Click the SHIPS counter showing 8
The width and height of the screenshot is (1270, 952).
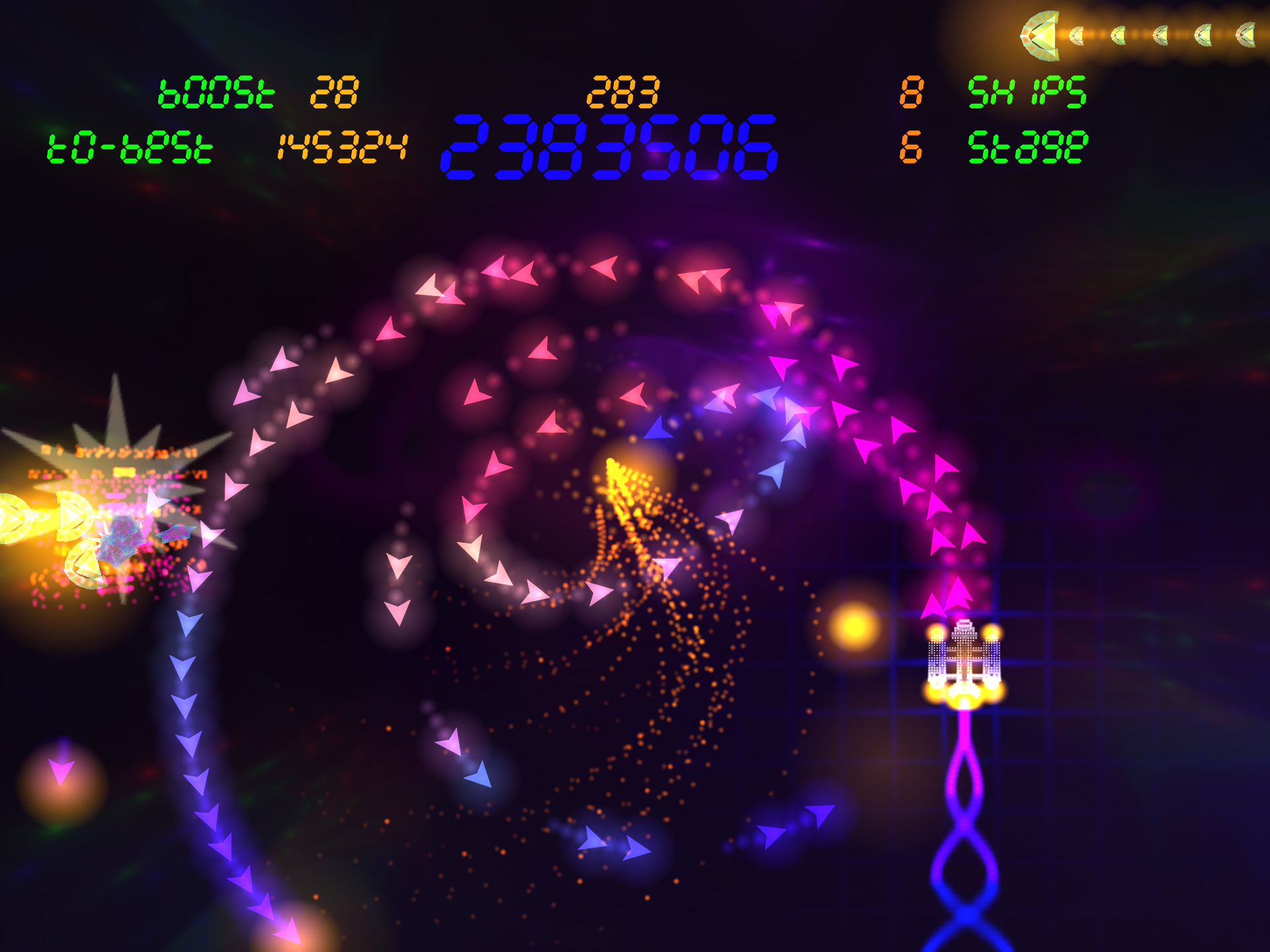(911, 91)
